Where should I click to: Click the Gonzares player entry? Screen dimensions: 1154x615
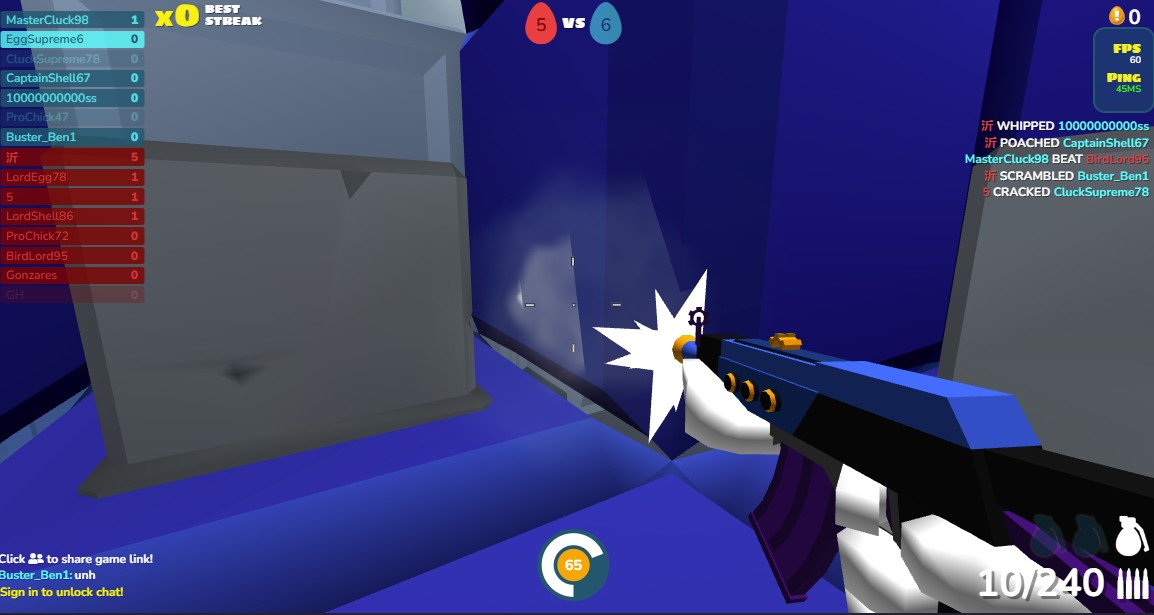click(x=72, y=275)
